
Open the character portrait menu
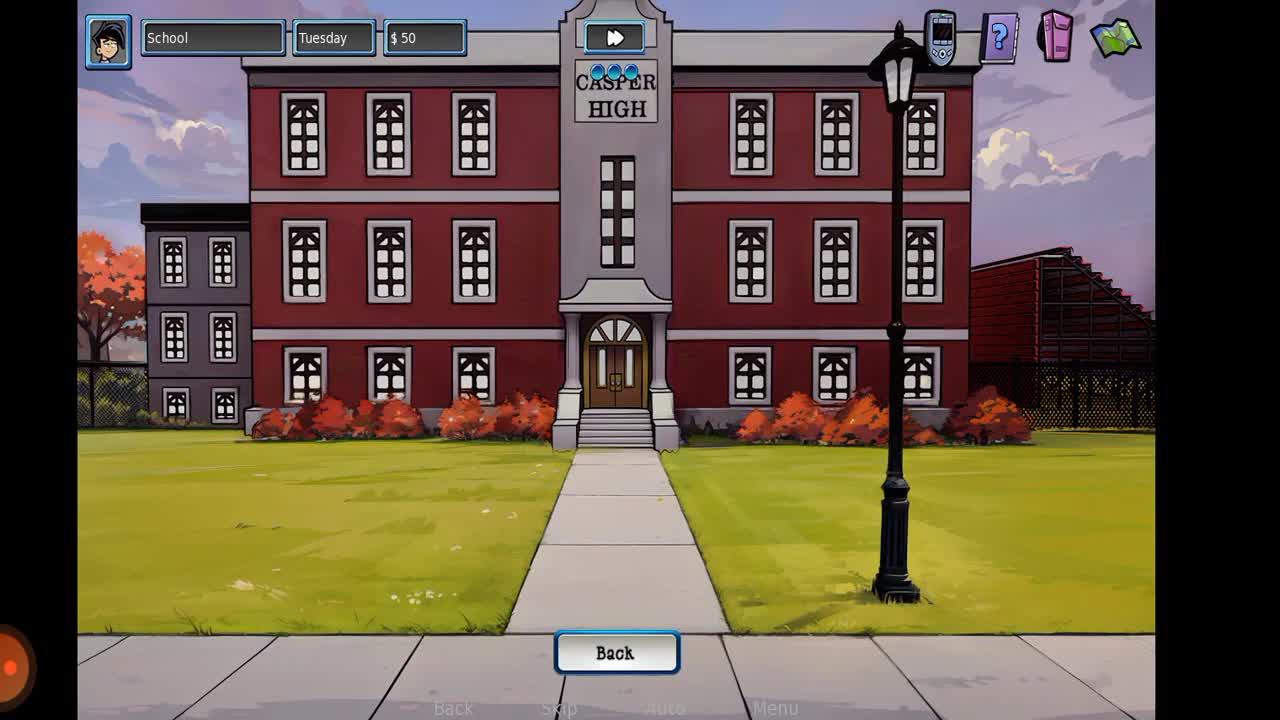tap(108, 42)
